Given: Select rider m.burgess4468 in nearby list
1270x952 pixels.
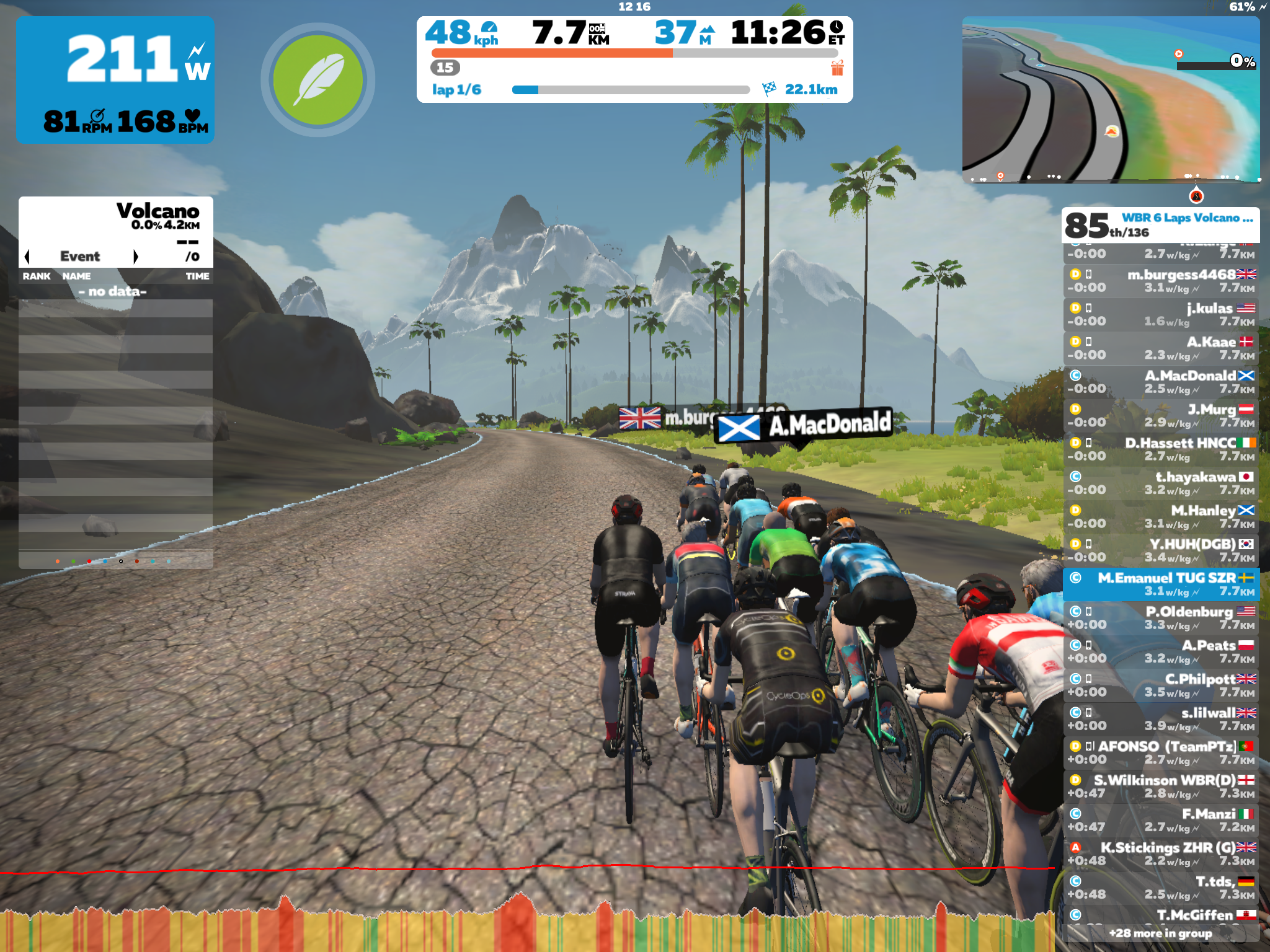Looking at the screenshot, I should point(1161,281).
